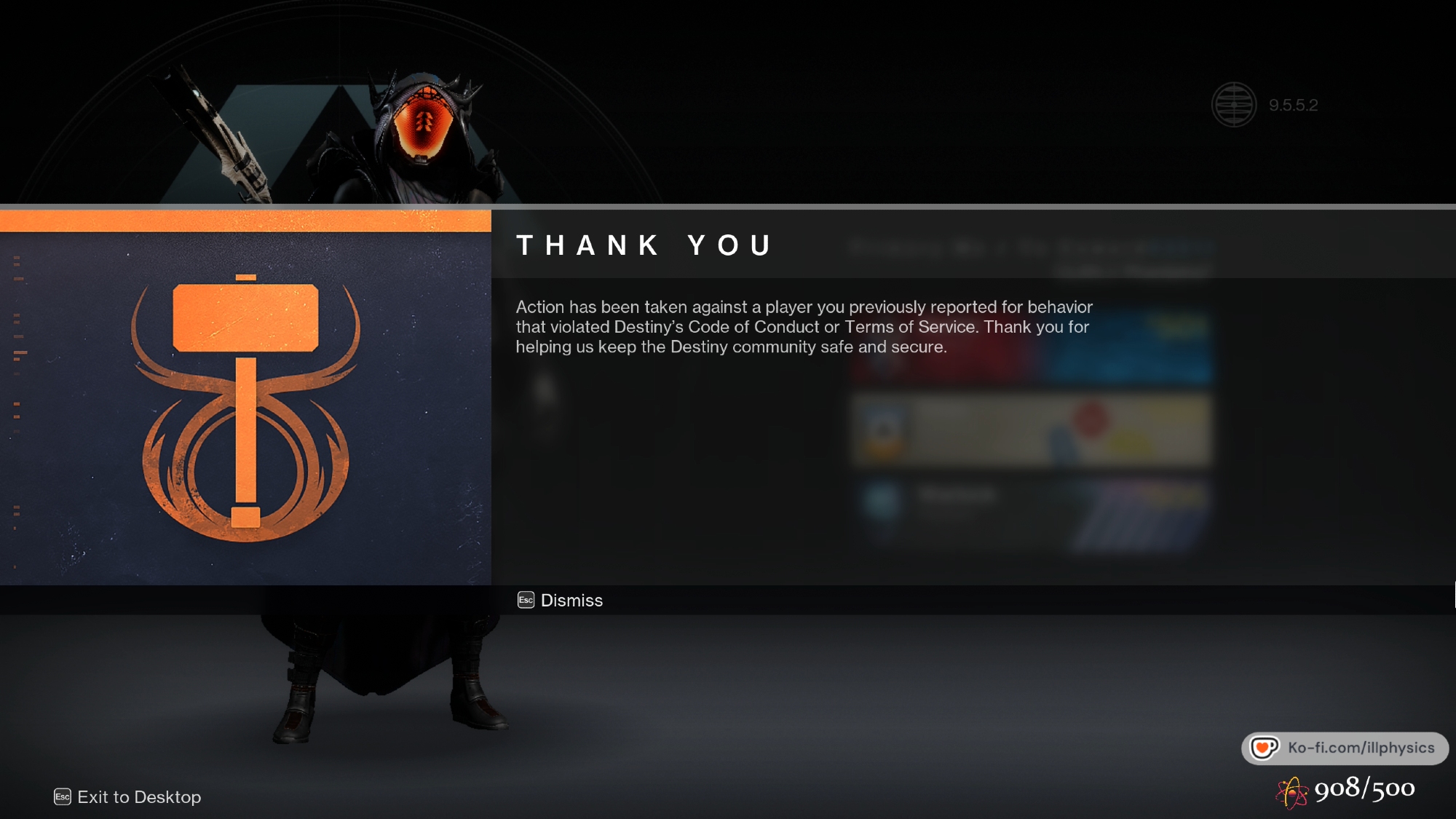Viewport: 1456px width, 819px height.
Task: Choose Exit to Desktop
Action: (x=128, y=797)
